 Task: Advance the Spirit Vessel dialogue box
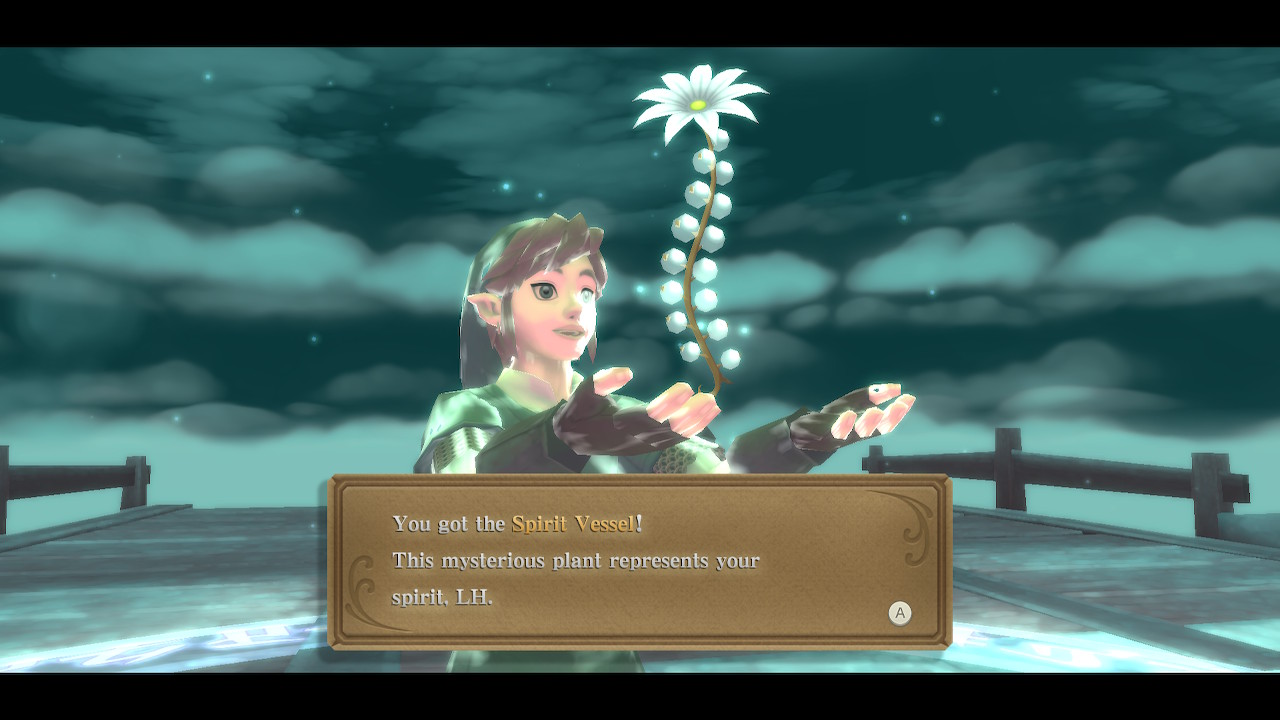coord(899,613)
